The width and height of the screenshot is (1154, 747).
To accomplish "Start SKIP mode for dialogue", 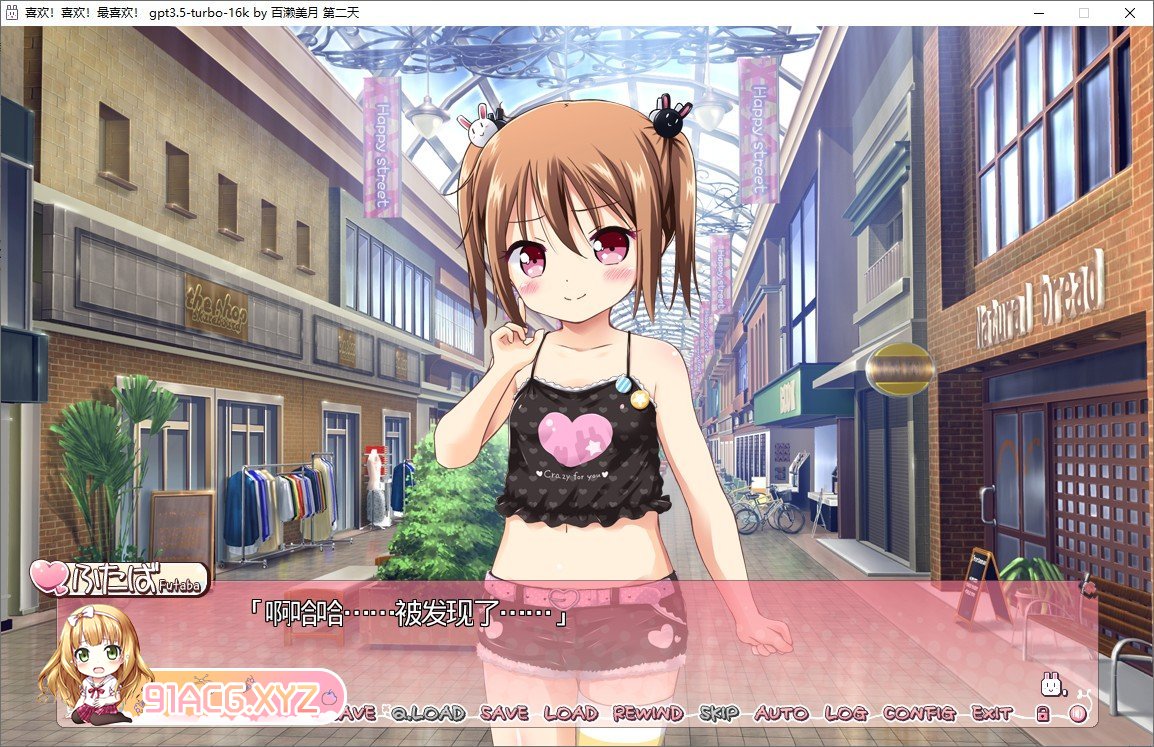I will (x=718, y=714).
